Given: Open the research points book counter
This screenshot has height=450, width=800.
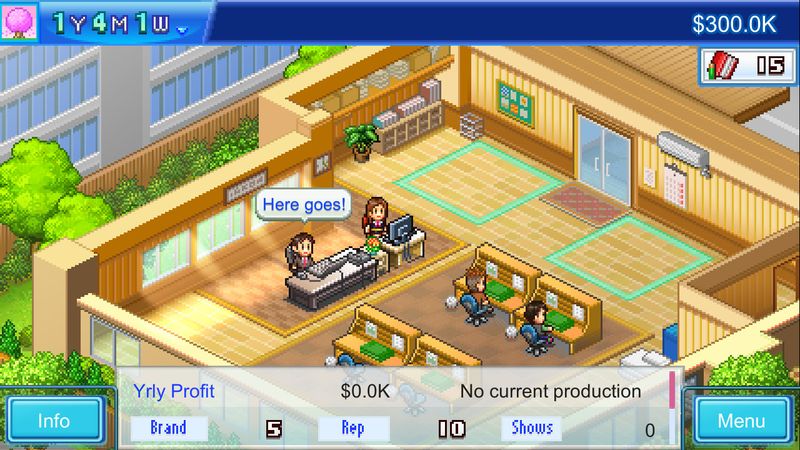Looking at the screenshot, I should [745, 66].
